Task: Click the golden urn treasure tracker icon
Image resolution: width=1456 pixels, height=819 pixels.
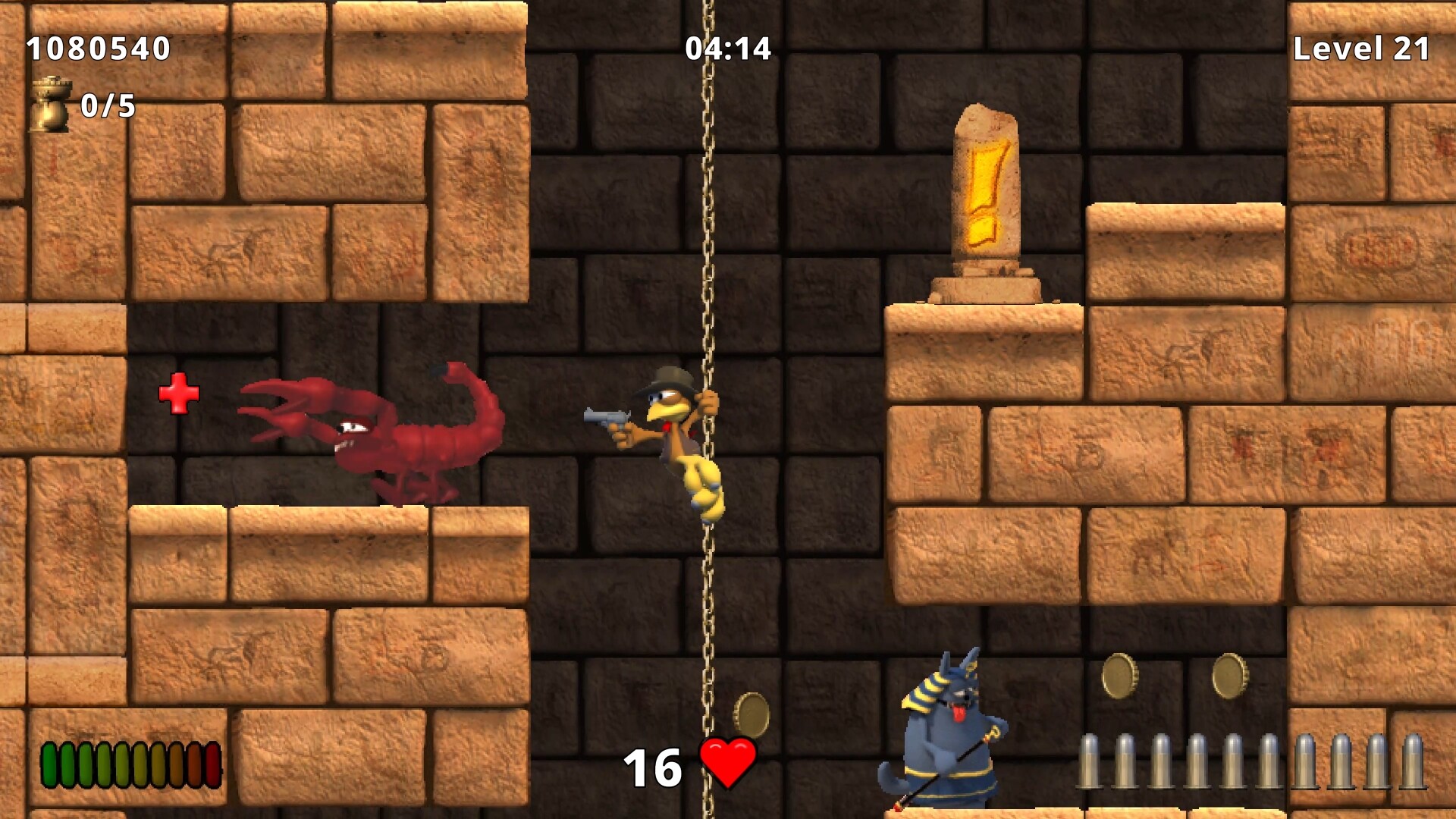Action: pos(50,106)
